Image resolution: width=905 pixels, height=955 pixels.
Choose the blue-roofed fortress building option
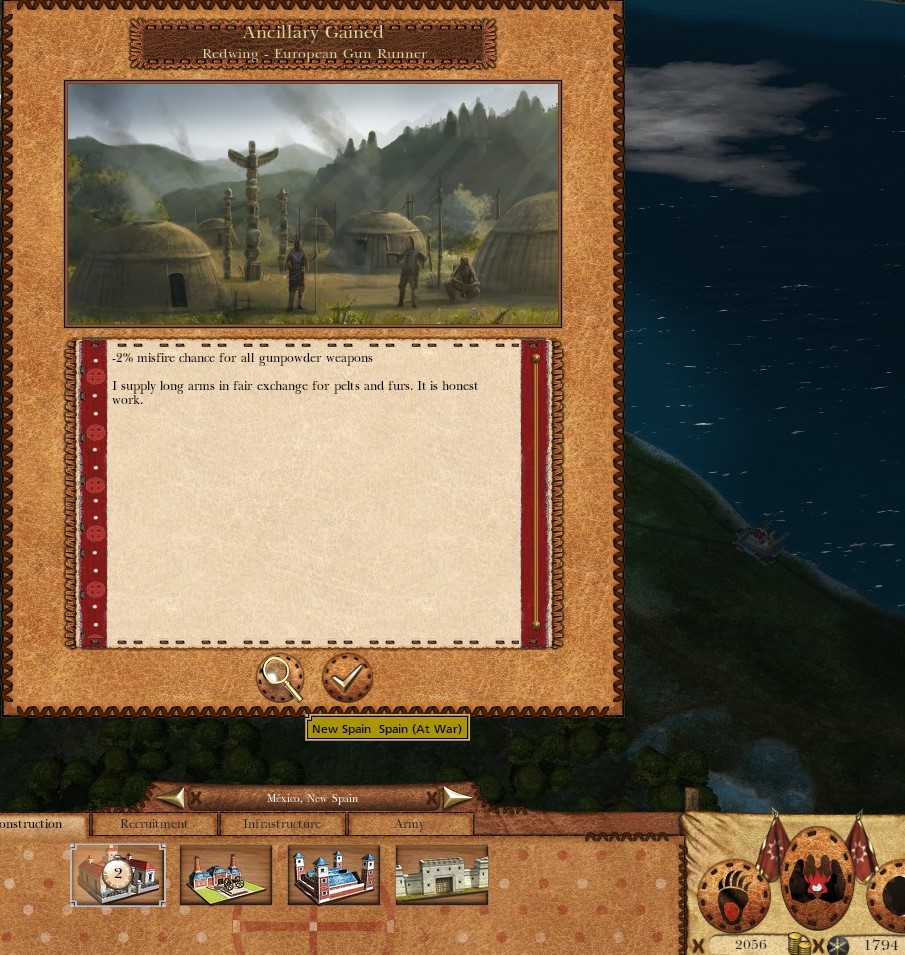334,874
